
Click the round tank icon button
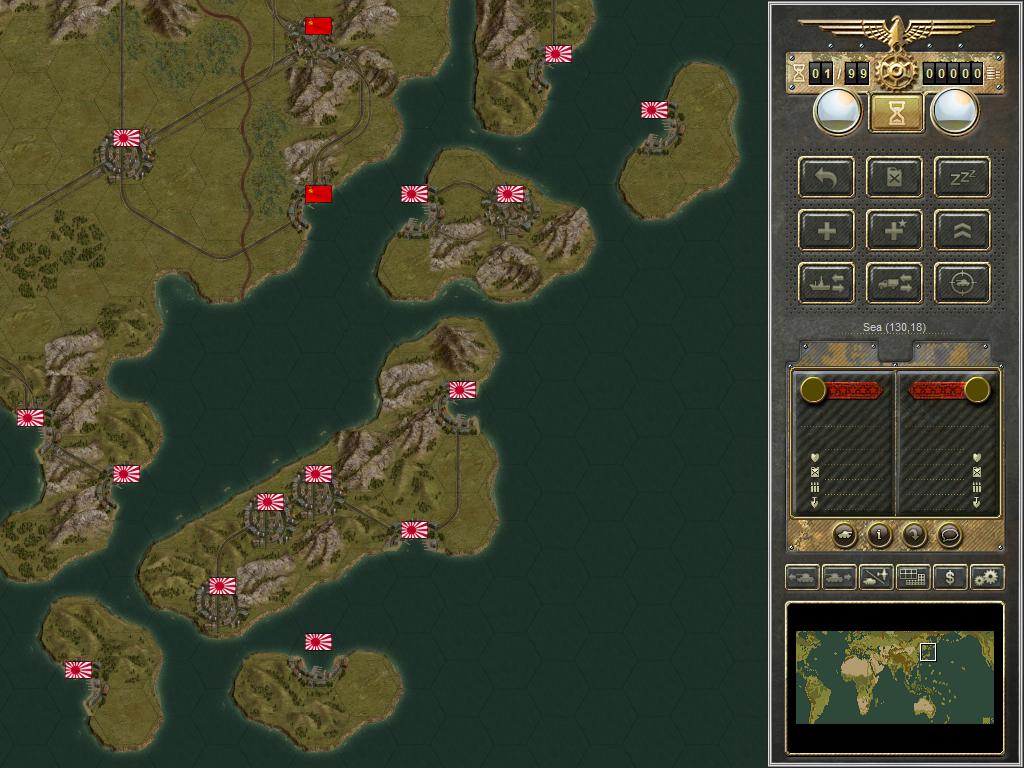point(844,535)
